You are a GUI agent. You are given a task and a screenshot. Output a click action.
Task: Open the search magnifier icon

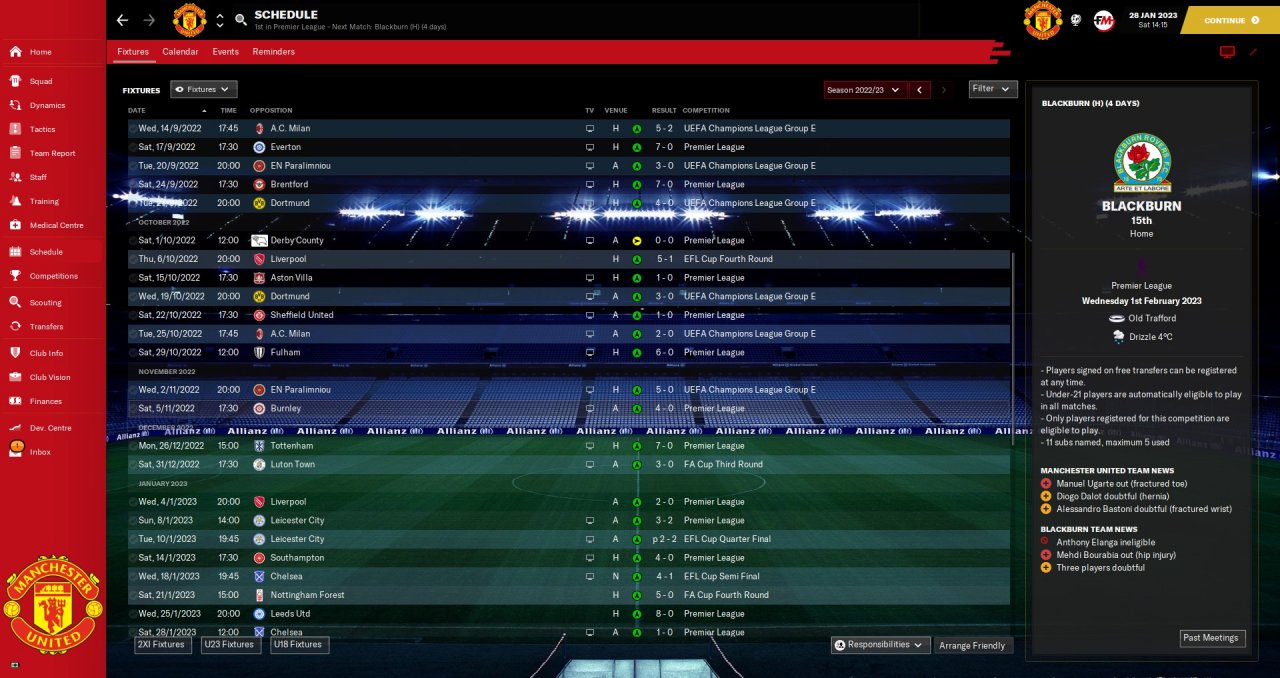(x=241, y=20)
